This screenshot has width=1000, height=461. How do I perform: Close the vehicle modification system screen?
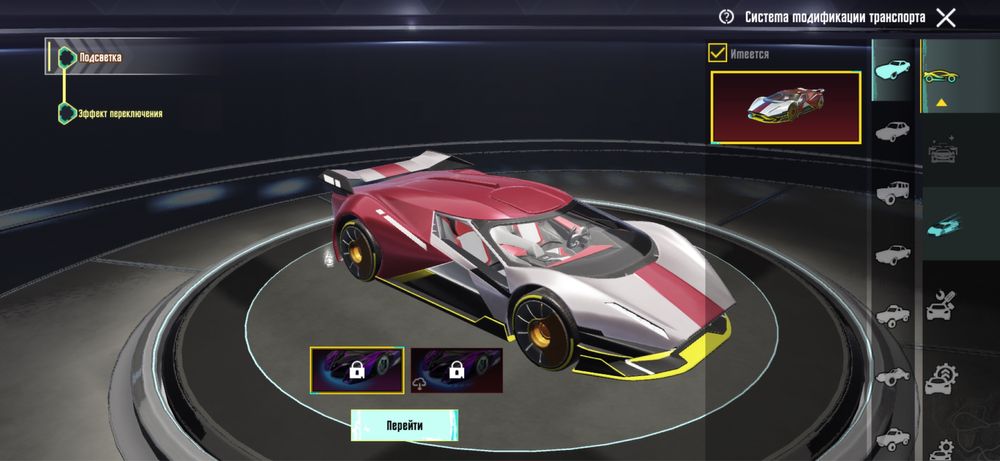[x=945, y=17]
